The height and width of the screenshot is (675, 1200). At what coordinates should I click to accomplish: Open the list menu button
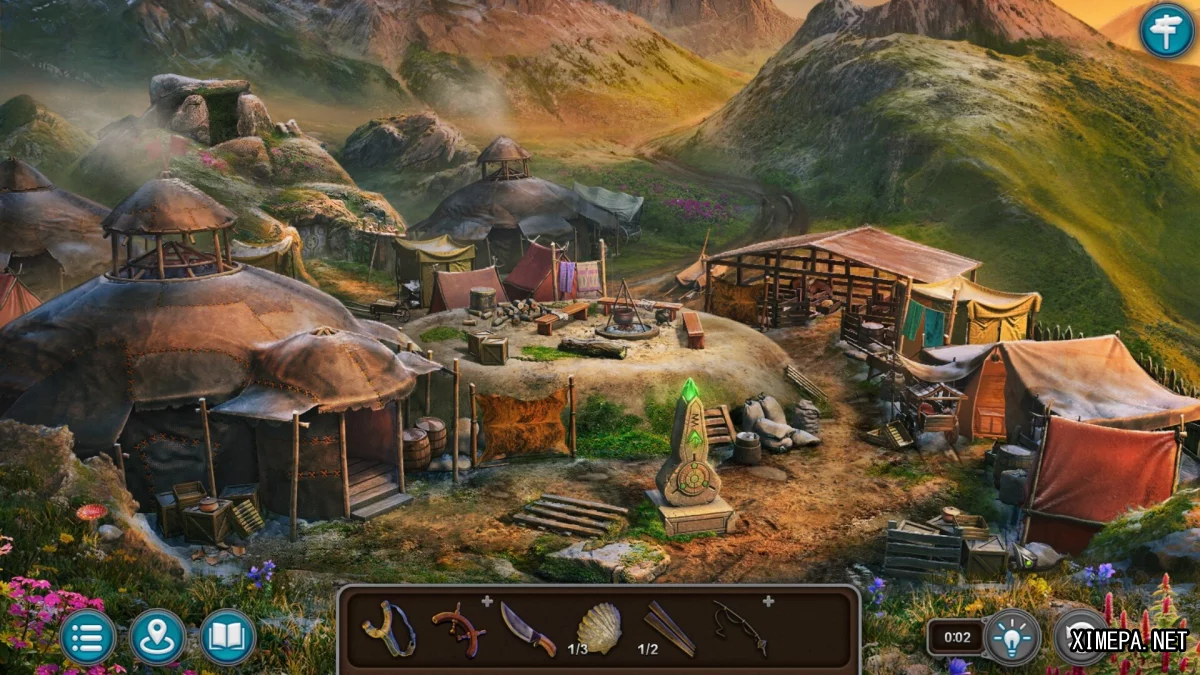point(88,637)
